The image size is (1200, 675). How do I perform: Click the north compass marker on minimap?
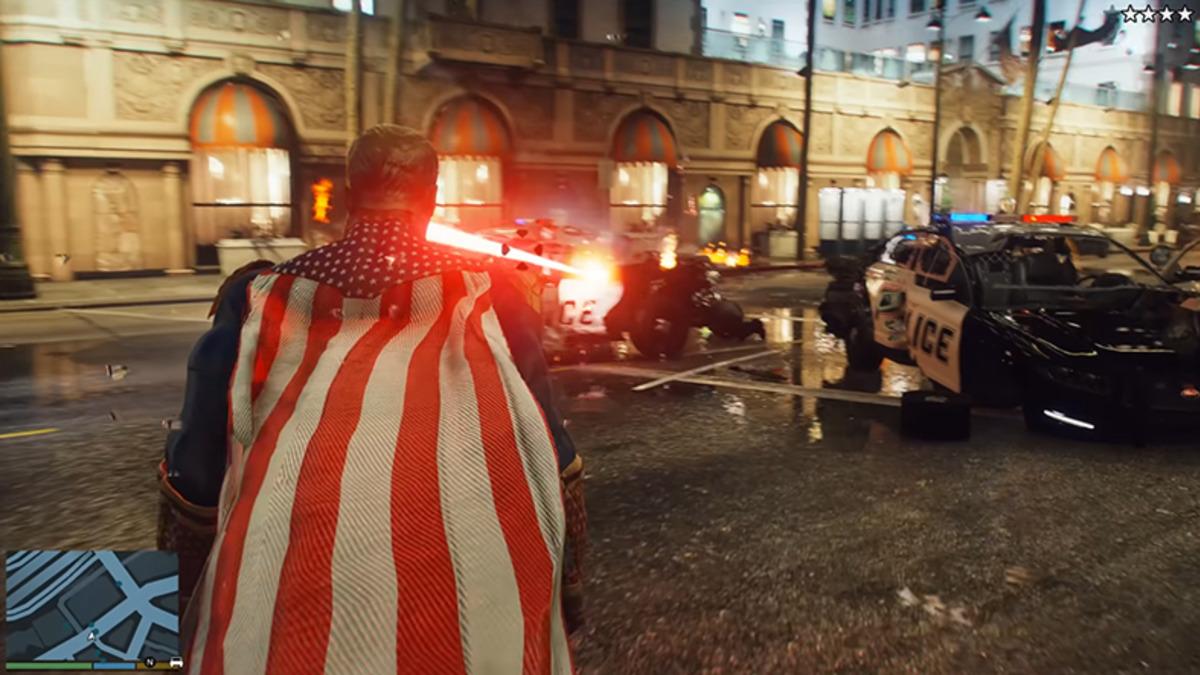(150, 662)
